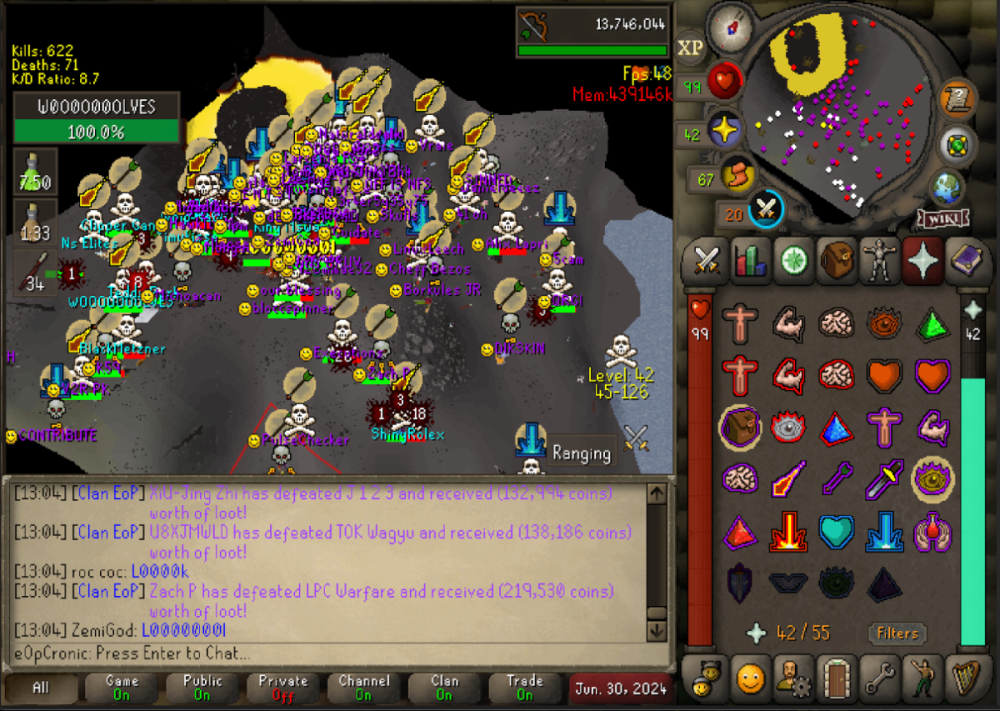Open the Music Player harp tab
The width and height of the screenshot is (1000, 711).
[x=963, y=679]
